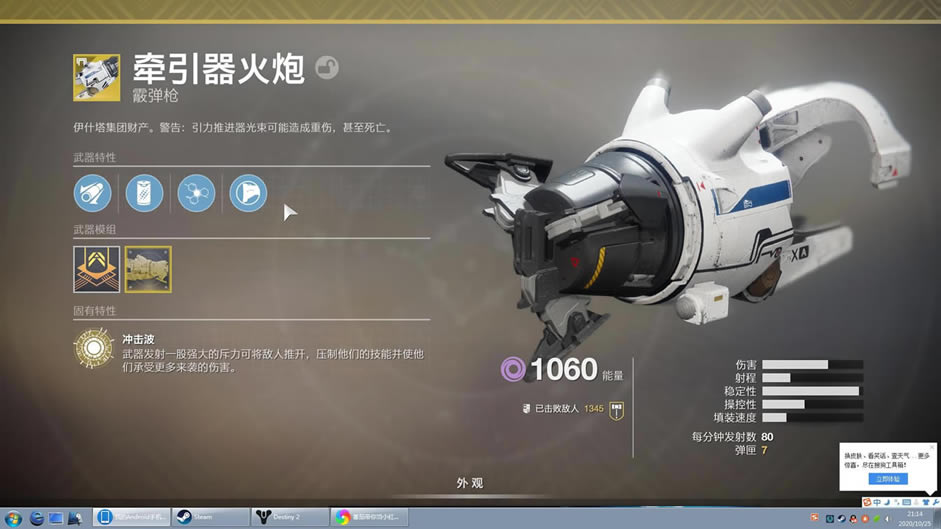
Task: Select the Destiny 2 taskbar button
Action: point(290,517)
